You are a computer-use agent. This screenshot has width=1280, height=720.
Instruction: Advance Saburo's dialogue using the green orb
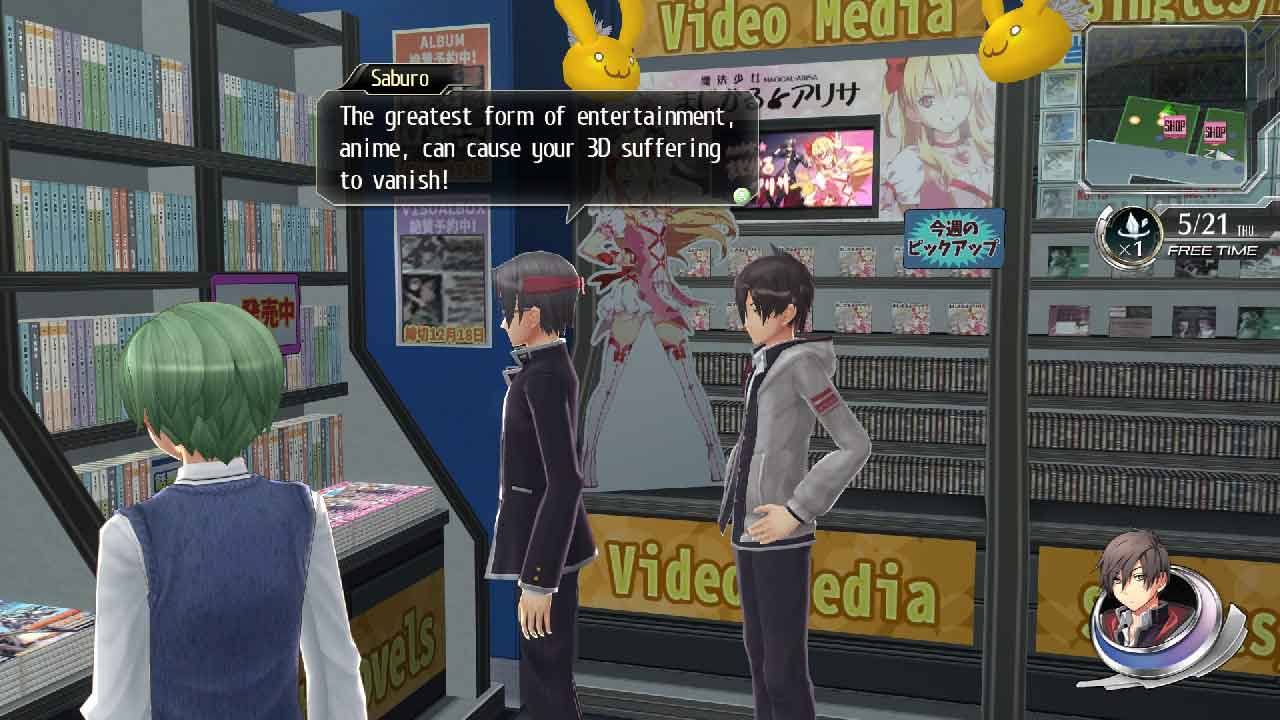pyautogui.click(x=742, y=196)
